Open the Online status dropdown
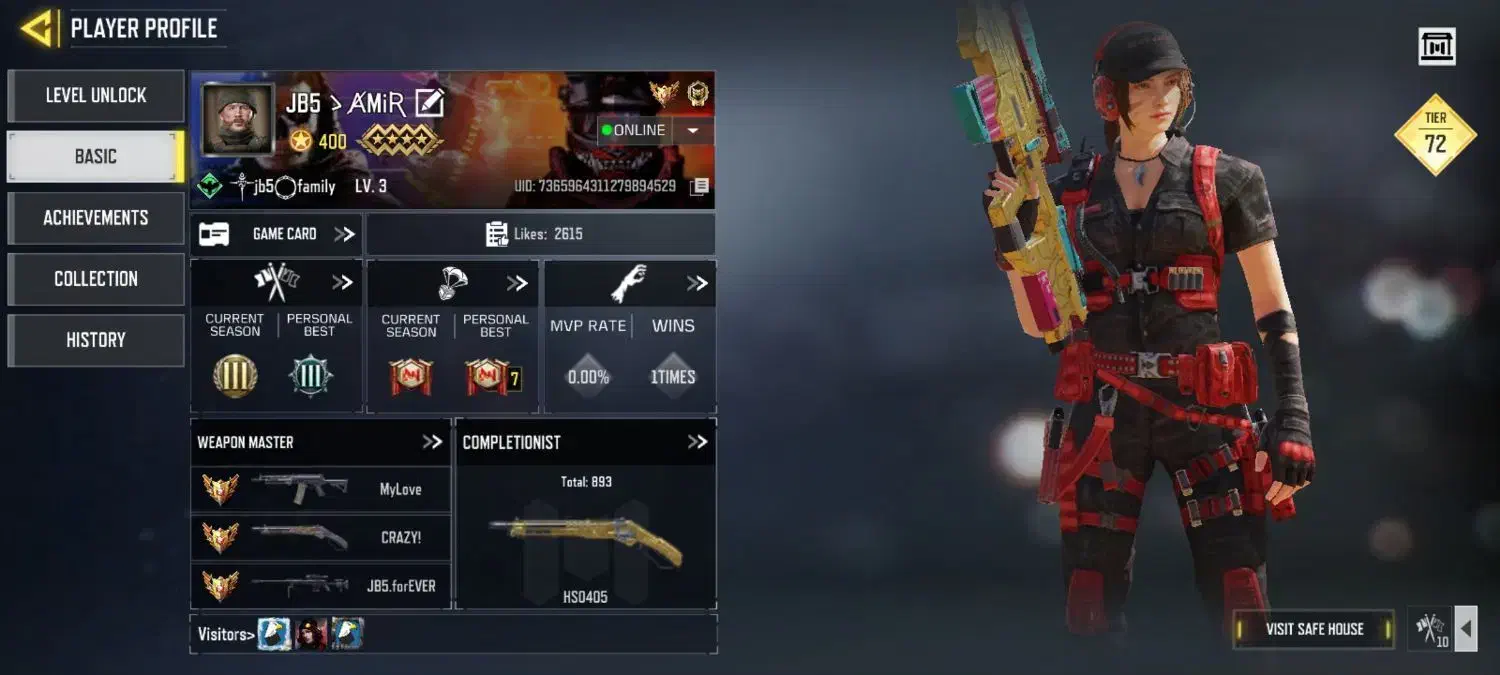The height and width of the screenshot is (675, 1500). pyautogui.click(x=692, y=130)
